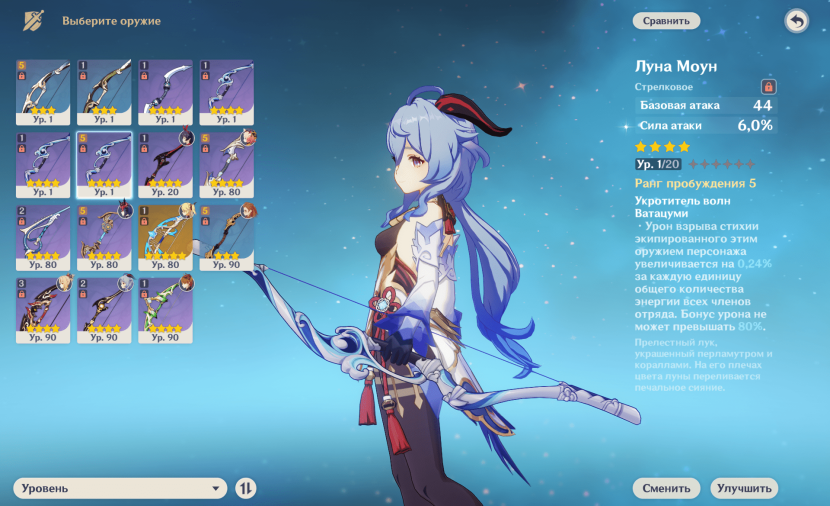The image size is (830, 506).
Task: Pick the three-star bow at level 90
Action: pos(226,236)
